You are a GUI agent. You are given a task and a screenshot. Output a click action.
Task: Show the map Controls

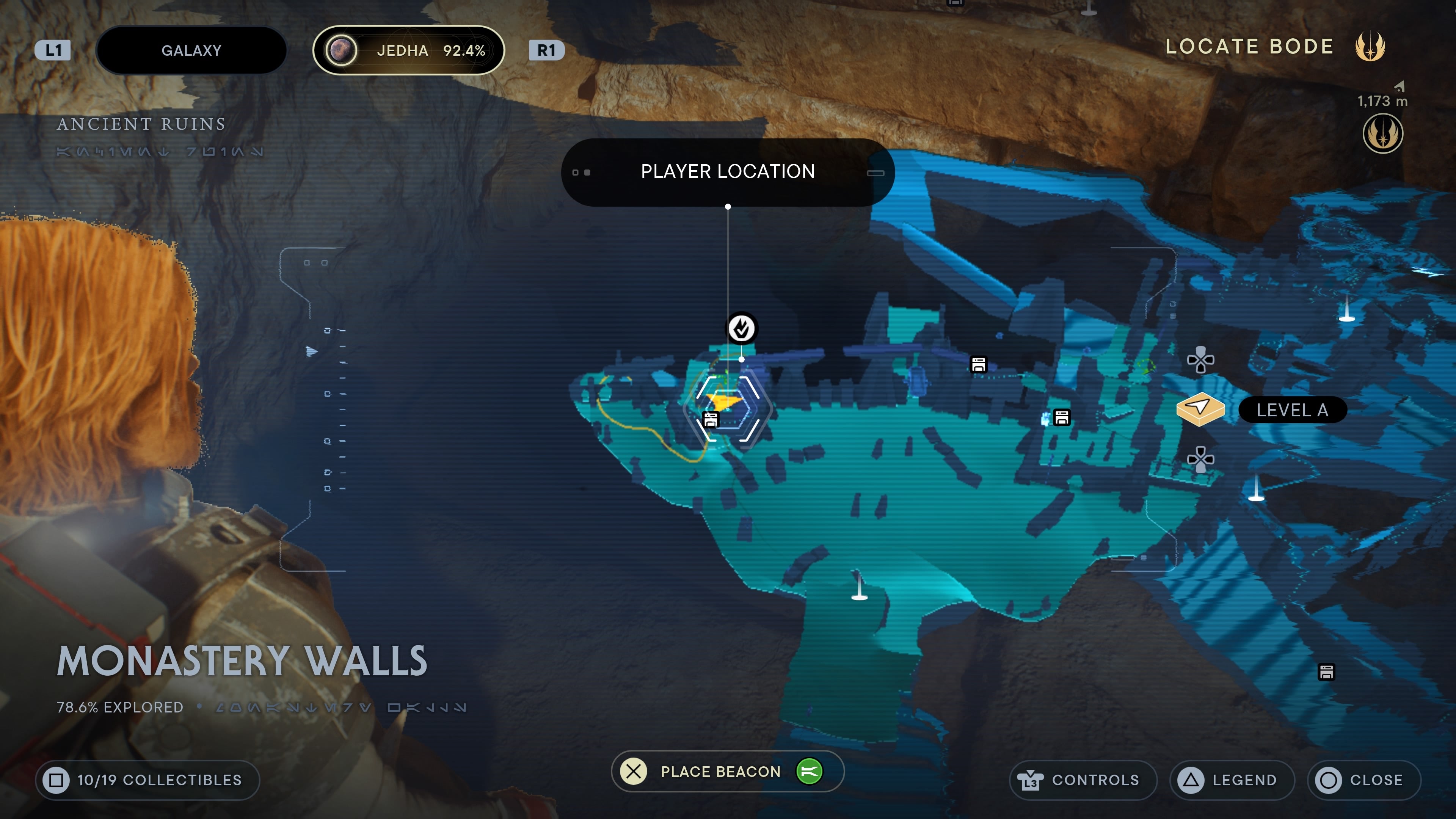1083,780
